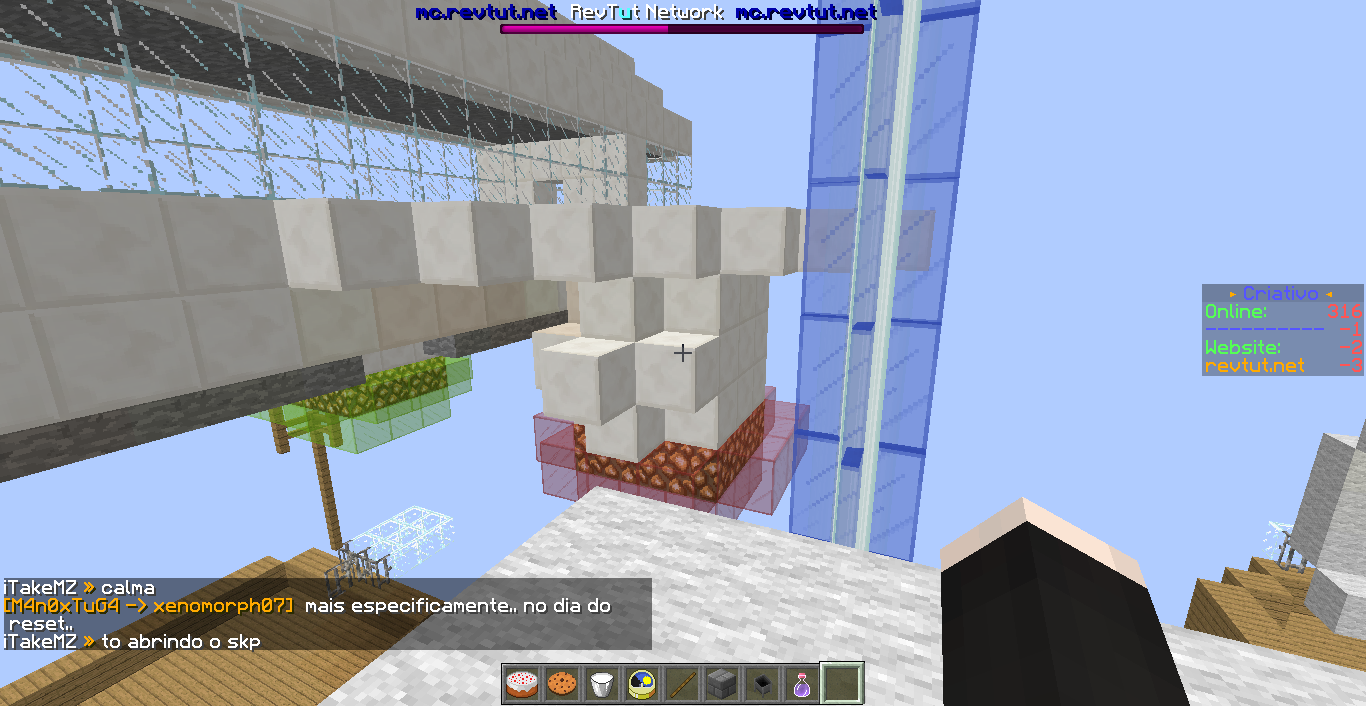The height and width of the screenshot is (706, 1366).
Task: Choose the milk bucket slot
Action: (x=602, y=684)
